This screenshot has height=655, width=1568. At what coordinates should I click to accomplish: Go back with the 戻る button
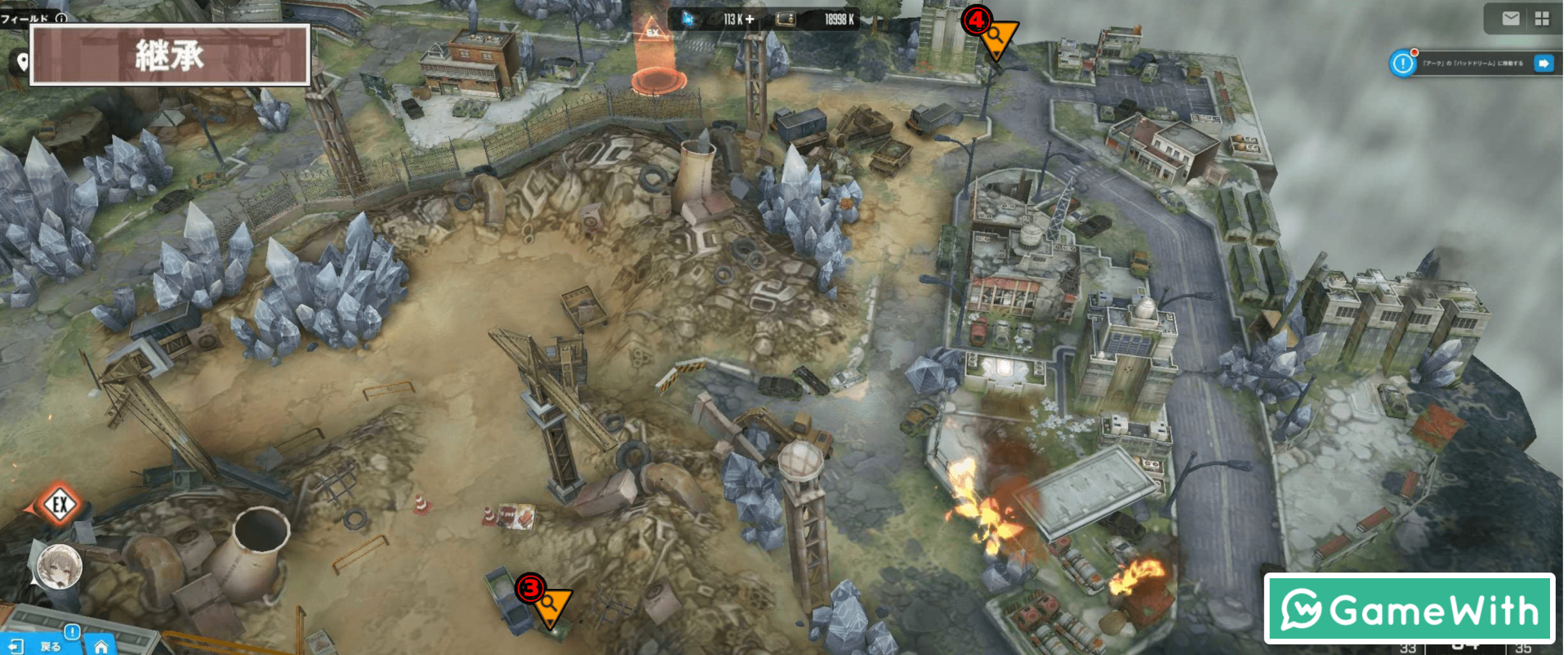click(x=39, y=646)
